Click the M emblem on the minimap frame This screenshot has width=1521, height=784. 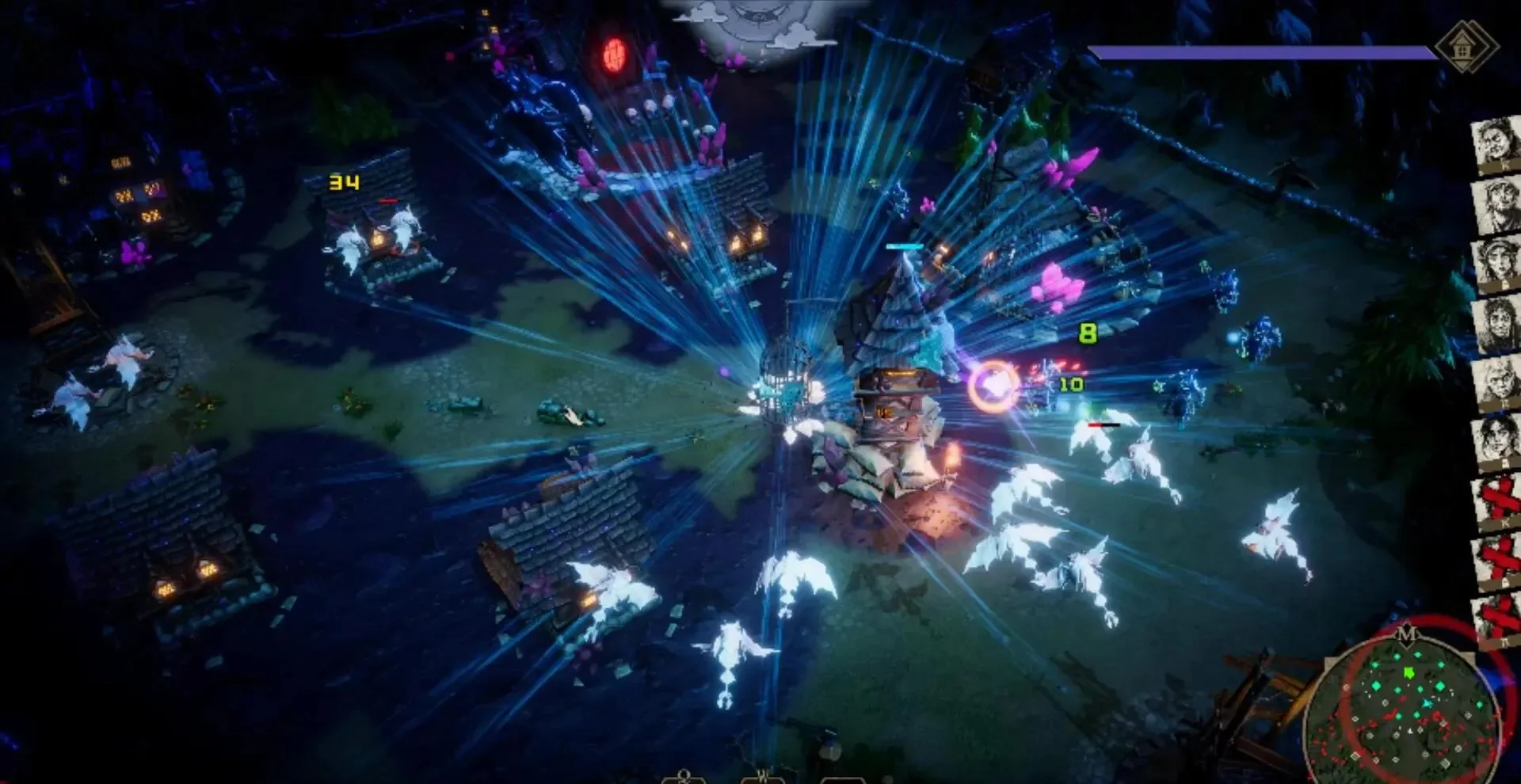click(x=1406, y=634)
